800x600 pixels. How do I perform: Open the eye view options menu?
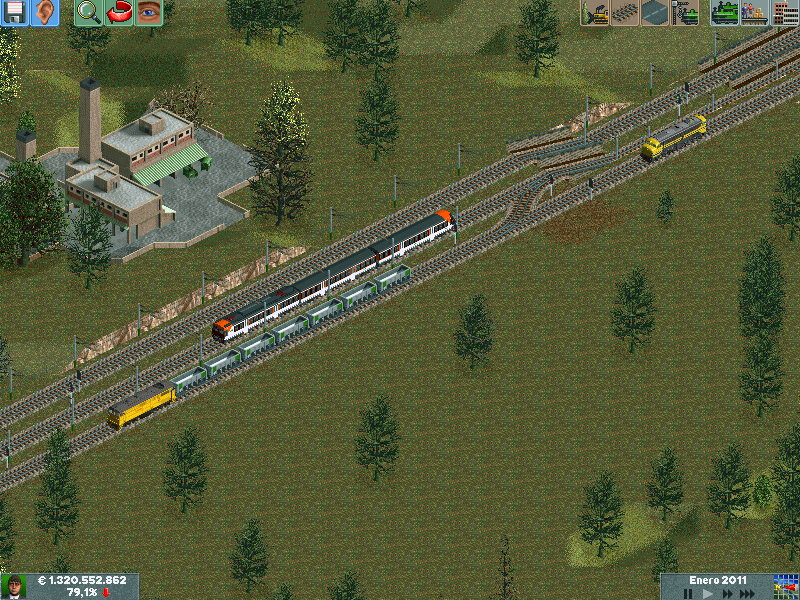149,13
